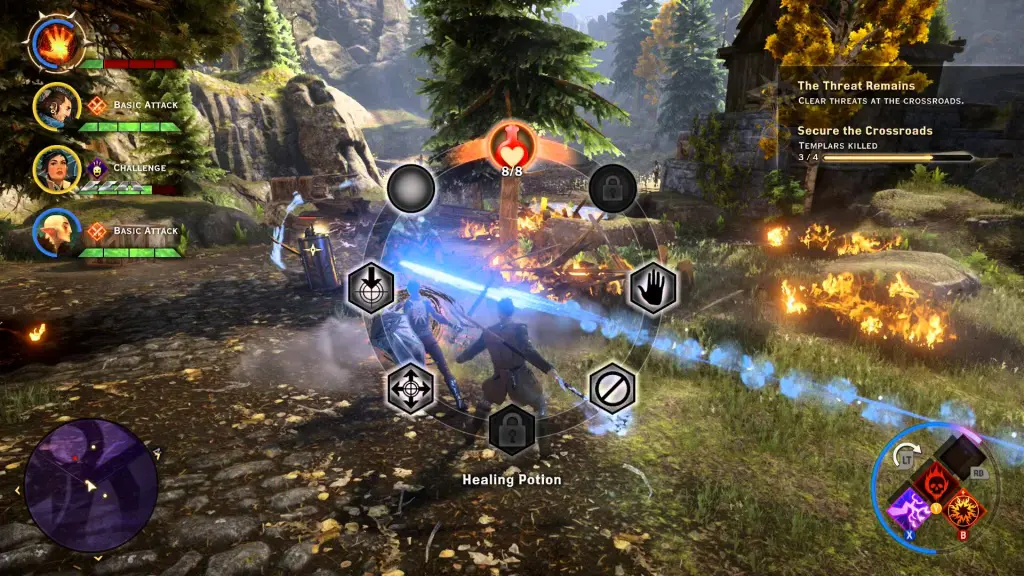1024x576 pixels.
Task: Click the hexagonal locked slot on the wheel
Action: (x=512, y=430)
